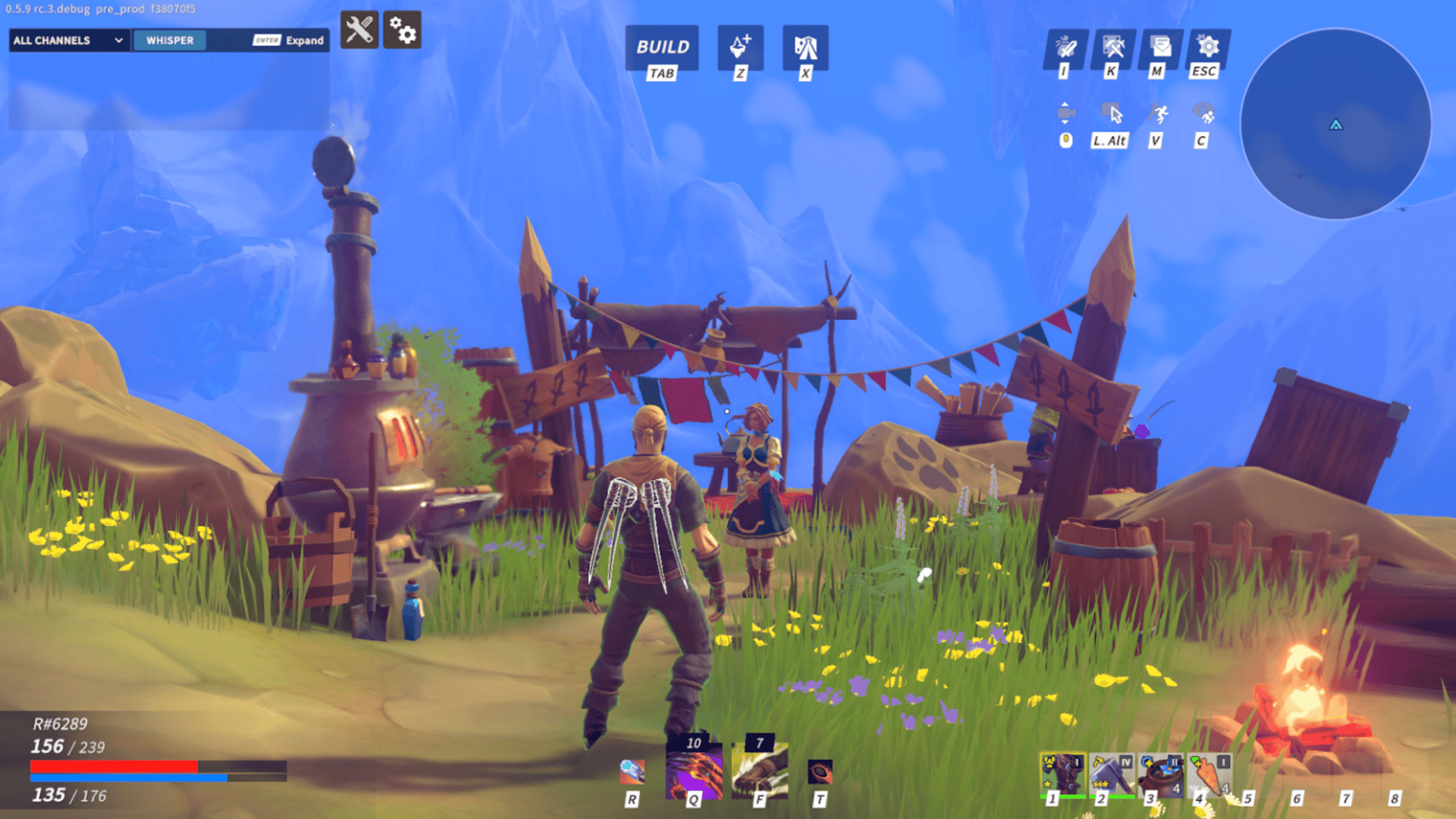This screenshot has width=1456, height=819.
Task: Click the double-gear settings button
Action: click(402, 30)
